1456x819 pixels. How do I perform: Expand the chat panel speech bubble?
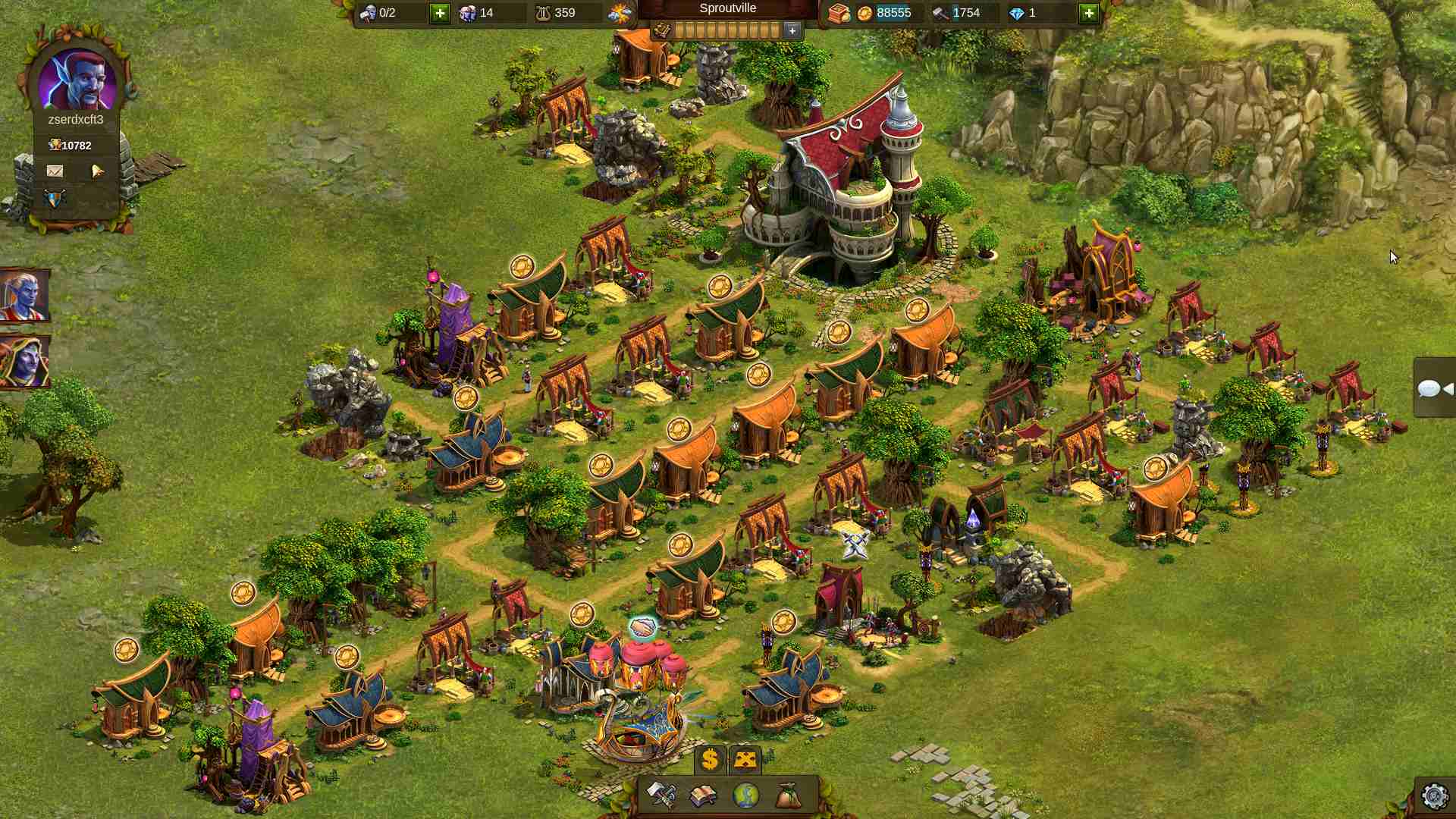pyautogui.click(x=1433, y=389)
